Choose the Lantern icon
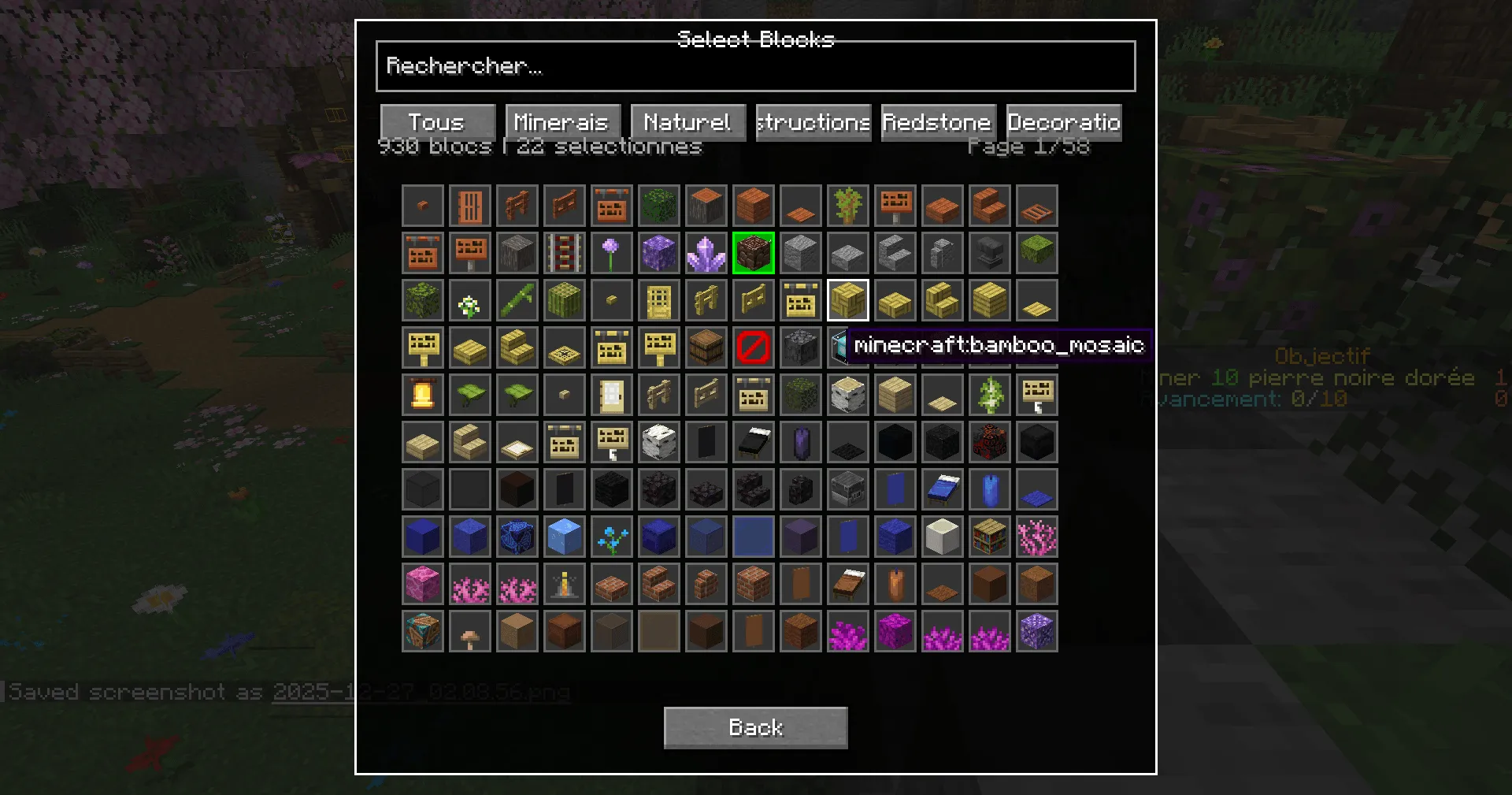This screenshot has height=795, width=1512. point(423,395)
